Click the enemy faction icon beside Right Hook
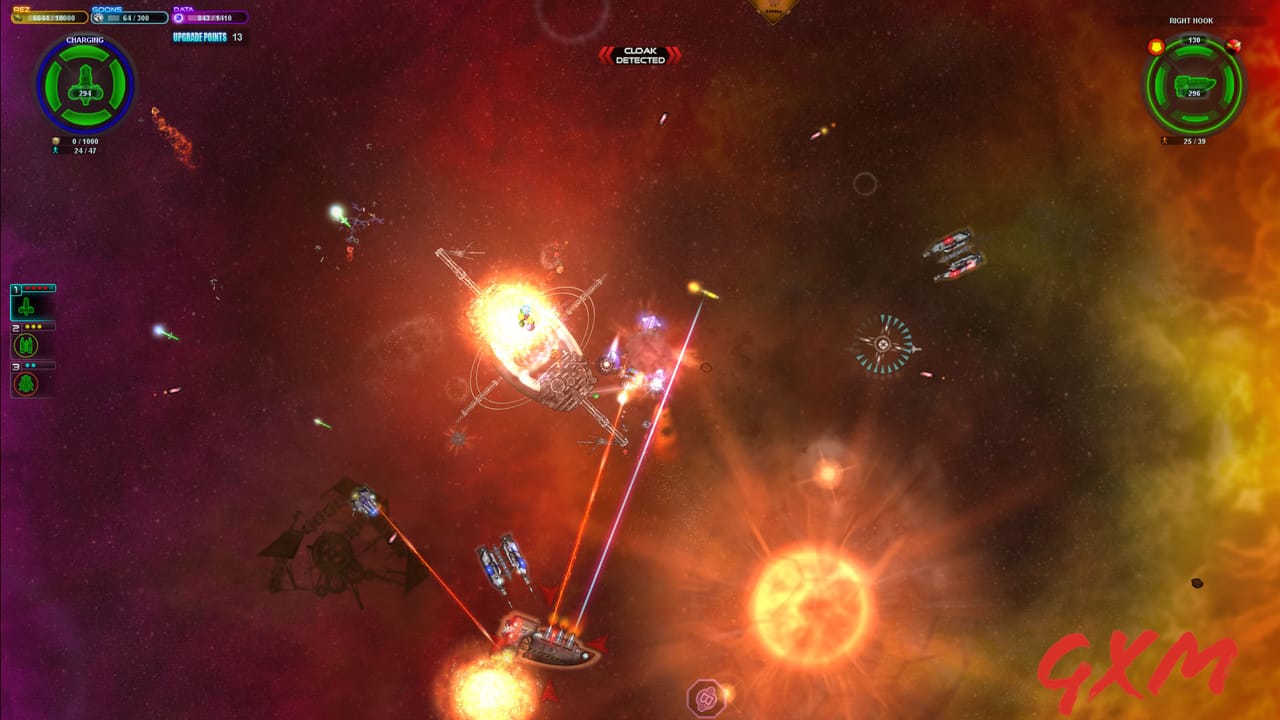 (x=1234, y=47)
